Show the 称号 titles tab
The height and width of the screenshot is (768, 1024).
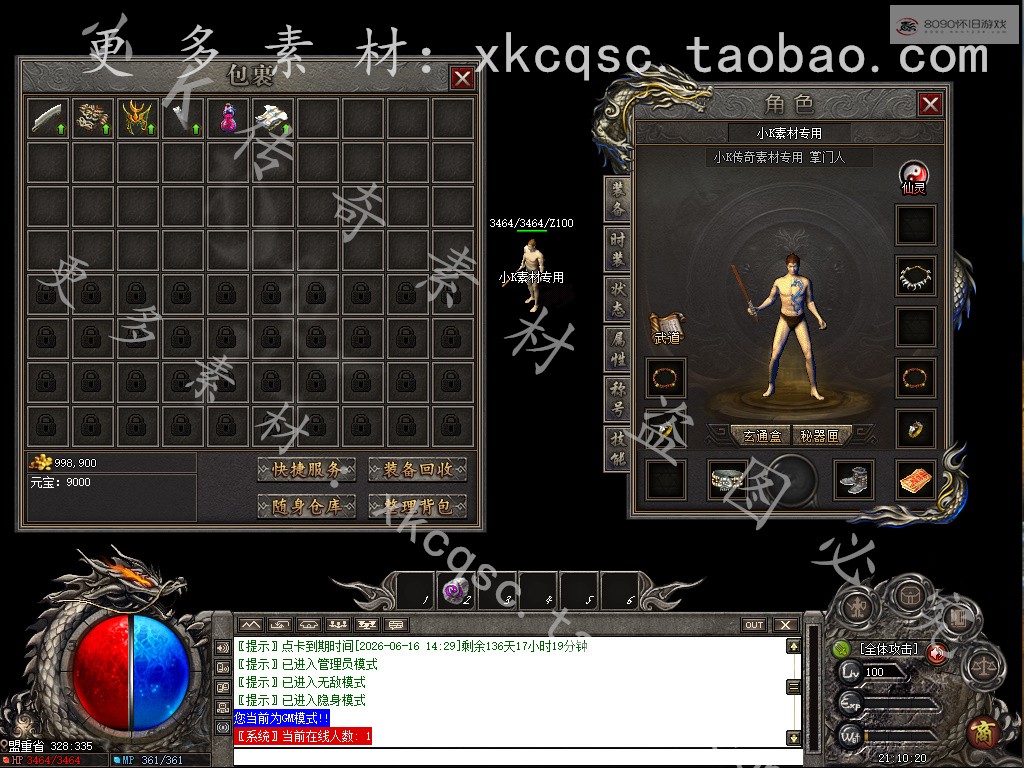(618, 398)
